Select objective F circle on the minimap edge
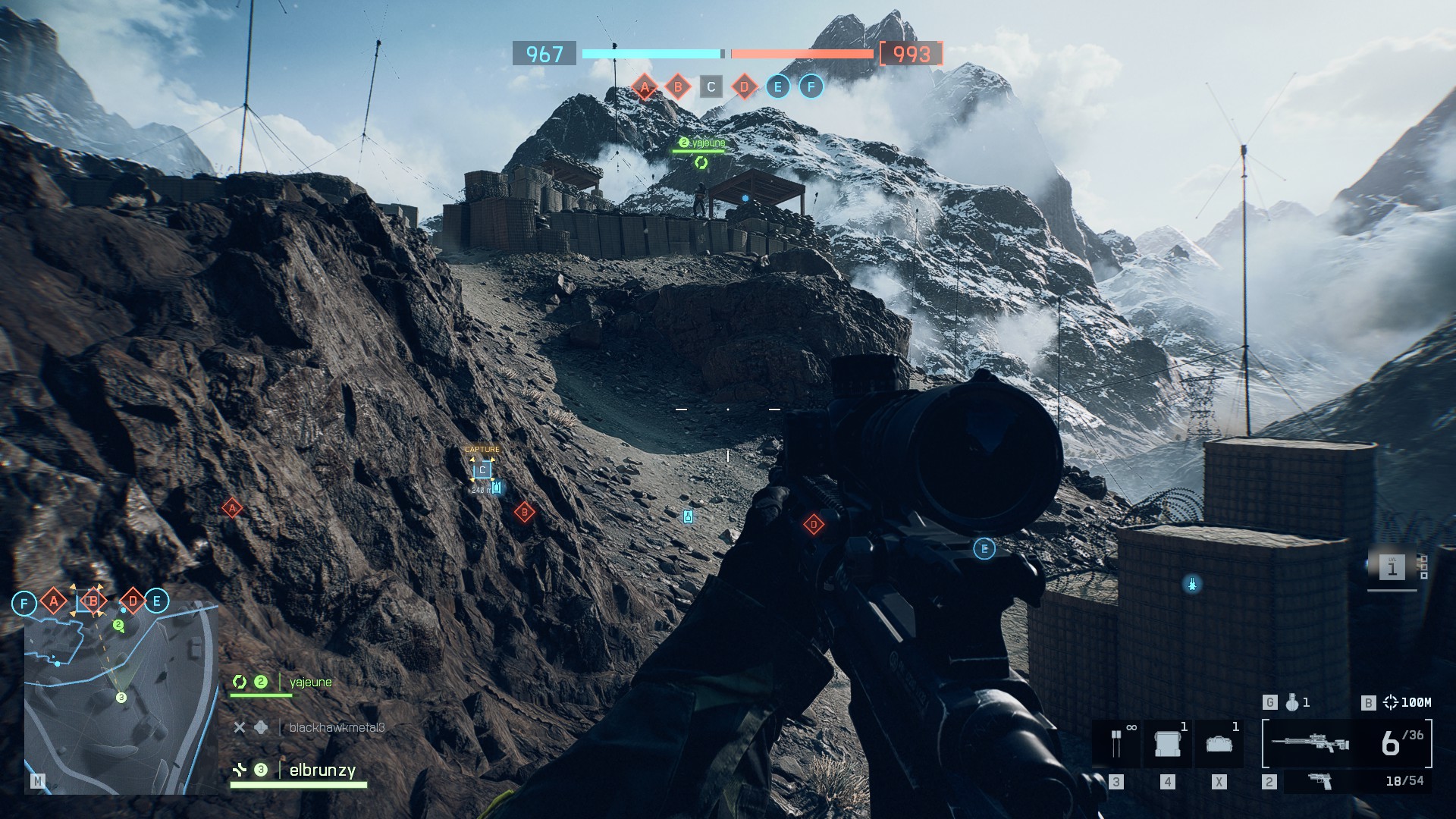The width and height of the screenshot is (1456, 819). 24,604
